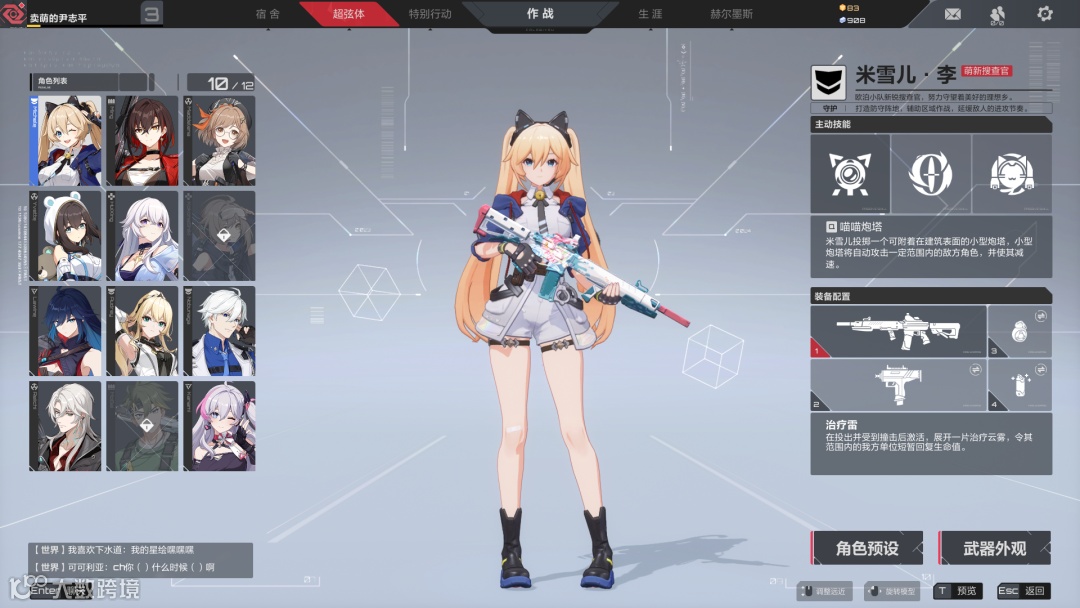Select the cat-face skill icon
Screen dimensions: 1080x608
1011,174
